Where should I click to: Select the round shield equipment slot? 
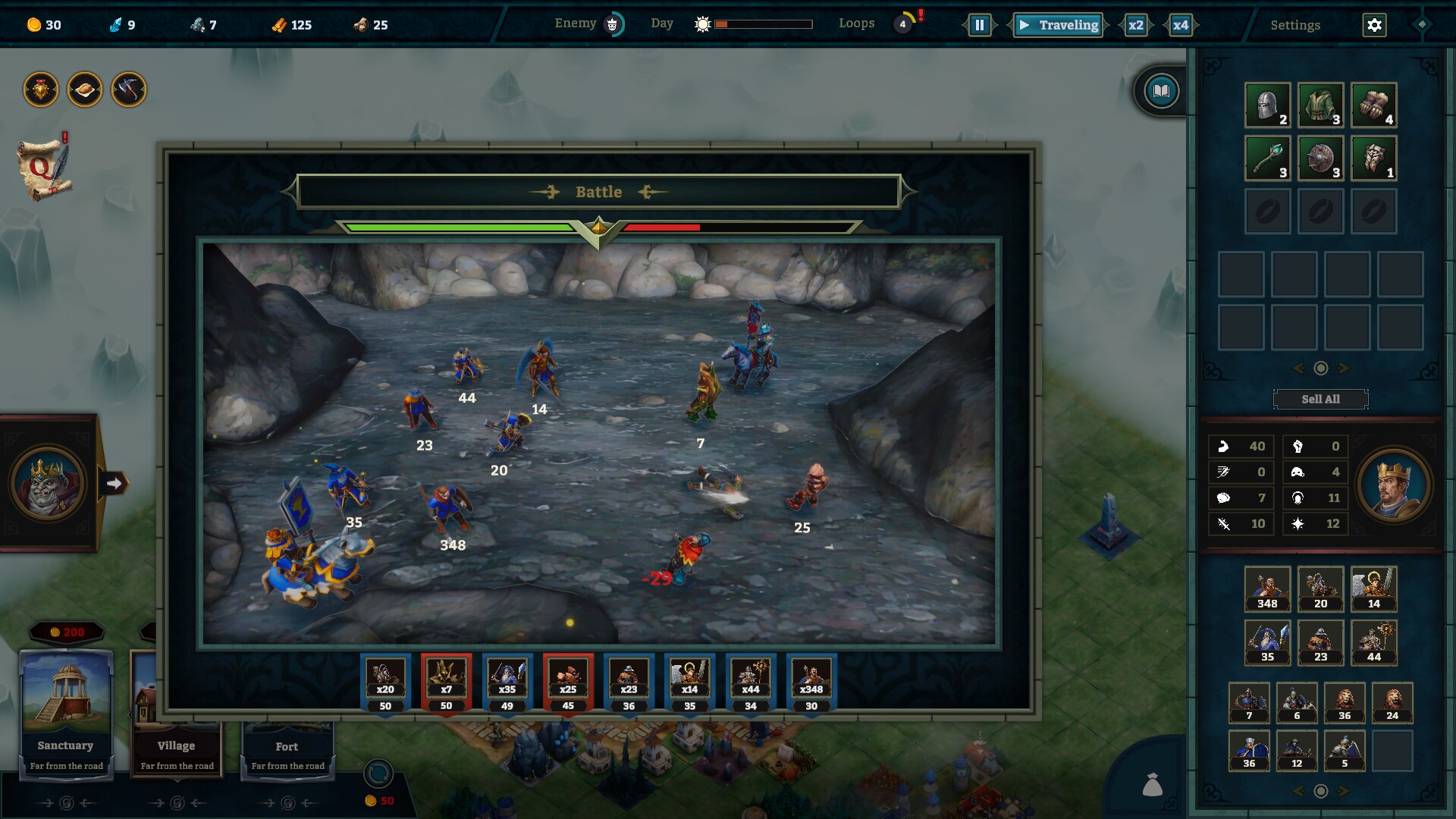click(1320, 158)
